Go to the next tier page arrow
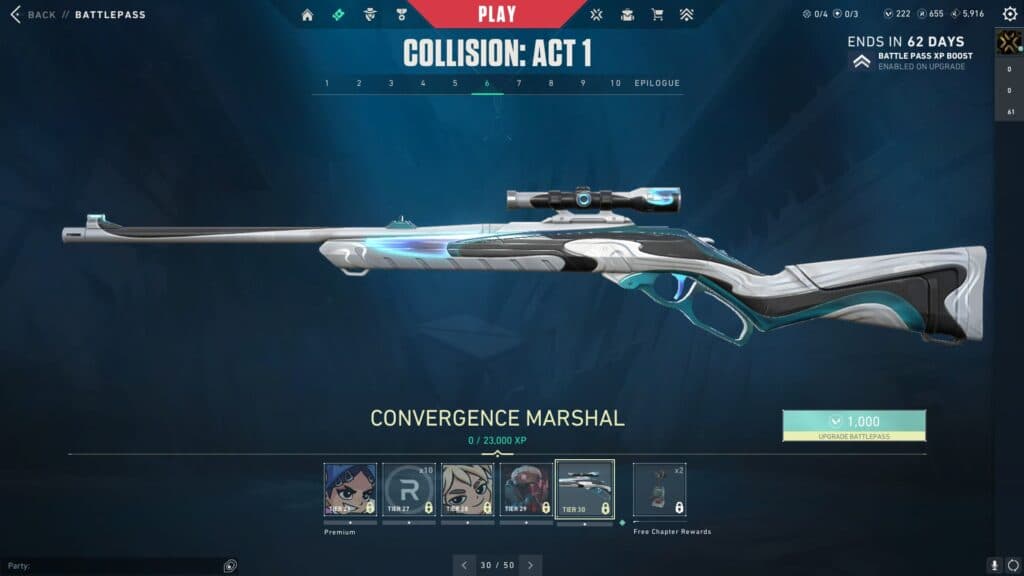The width and height of the screenshot is (1024, 576). (531, 565)
